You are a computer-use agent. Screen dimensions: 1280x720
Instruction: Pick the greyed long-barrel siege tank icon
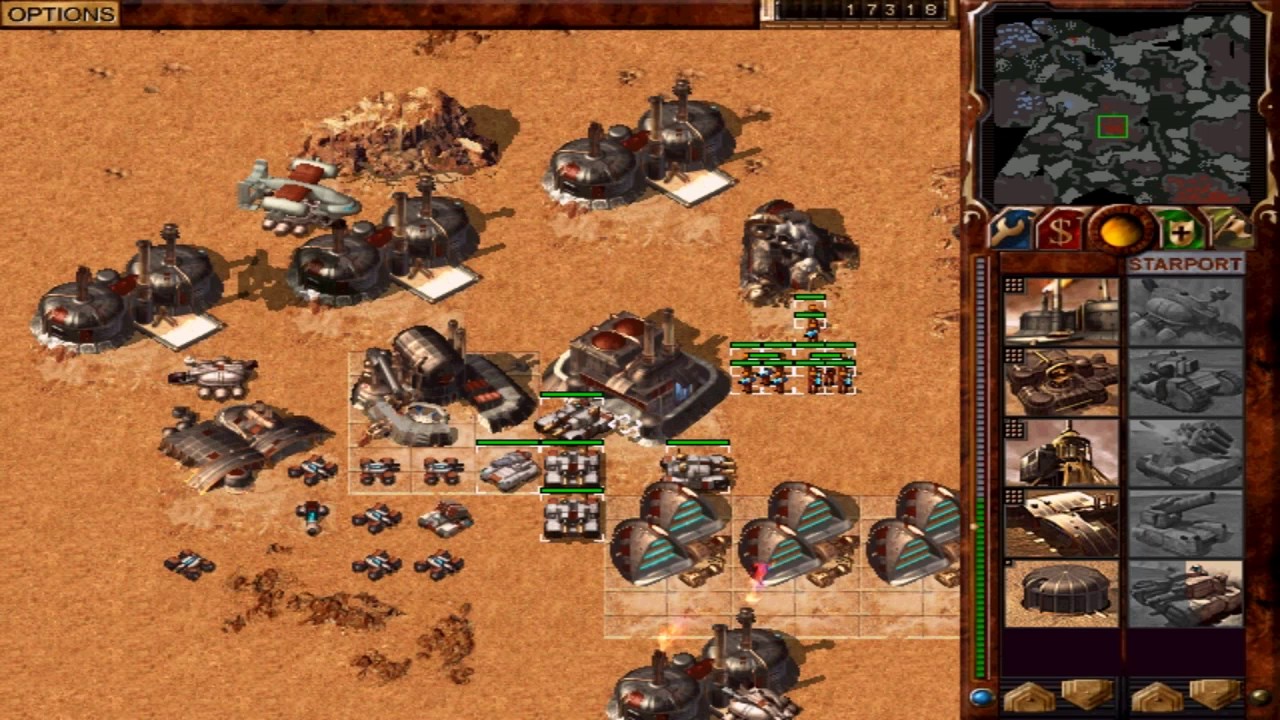[x=1185, y=523]
